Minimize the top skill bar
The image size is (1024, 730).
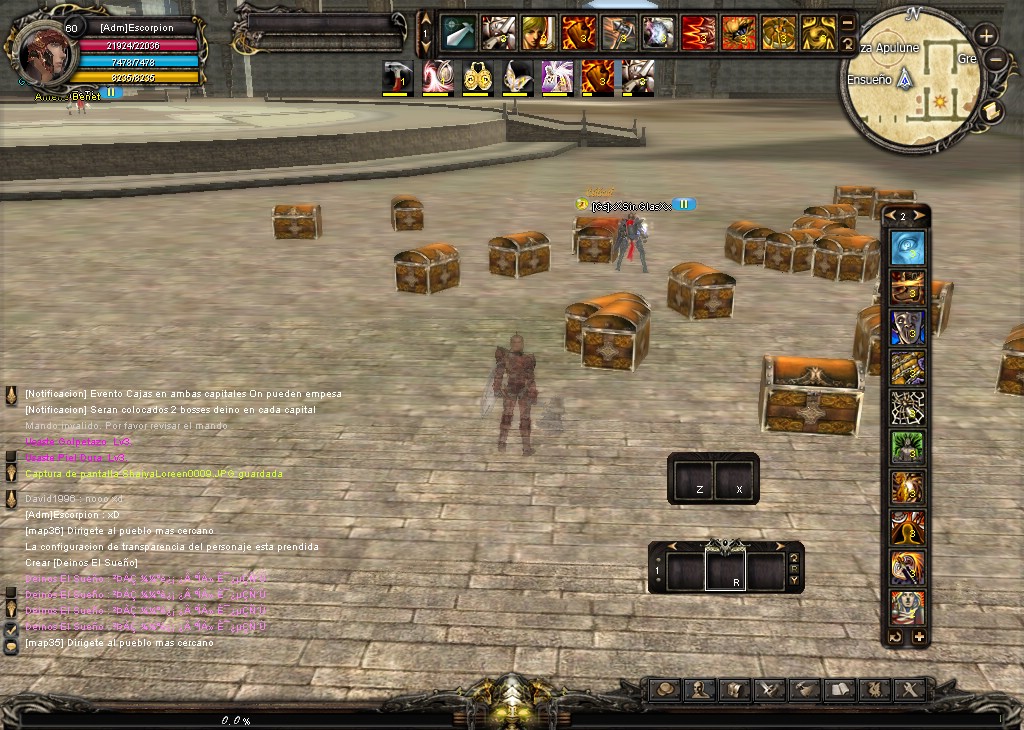[x=848, y=24]
